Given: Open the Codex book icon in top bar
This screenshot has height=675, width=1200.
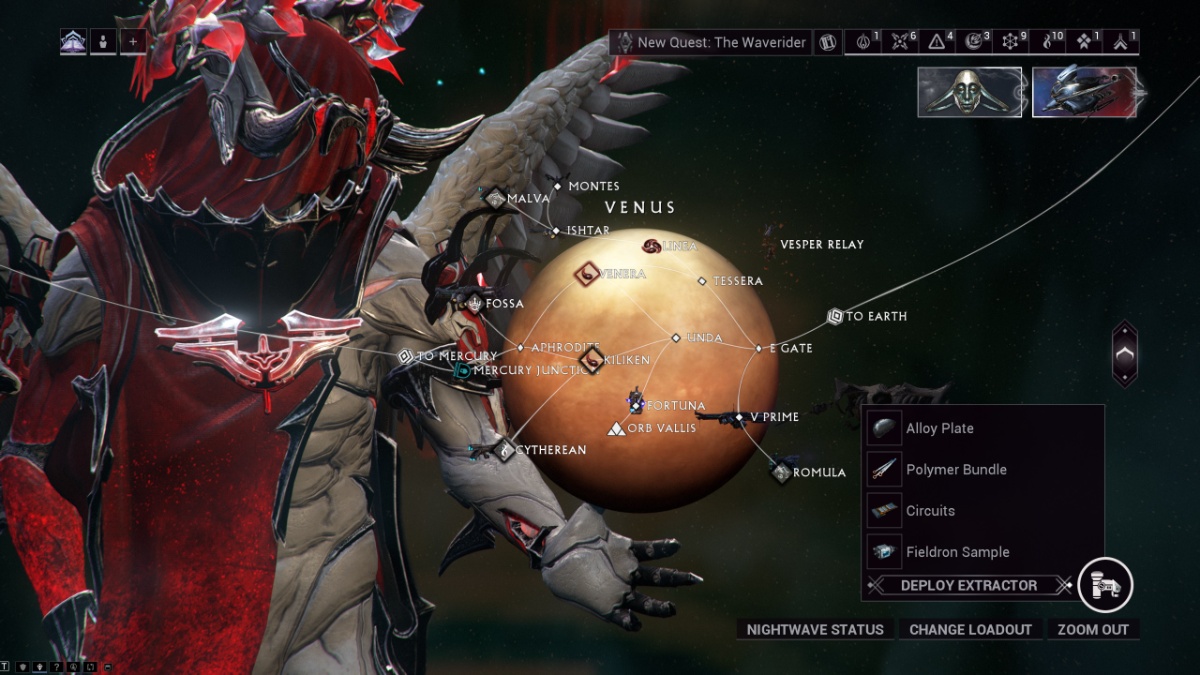Looking at the screenshot, I should click(x=828, y=42).
